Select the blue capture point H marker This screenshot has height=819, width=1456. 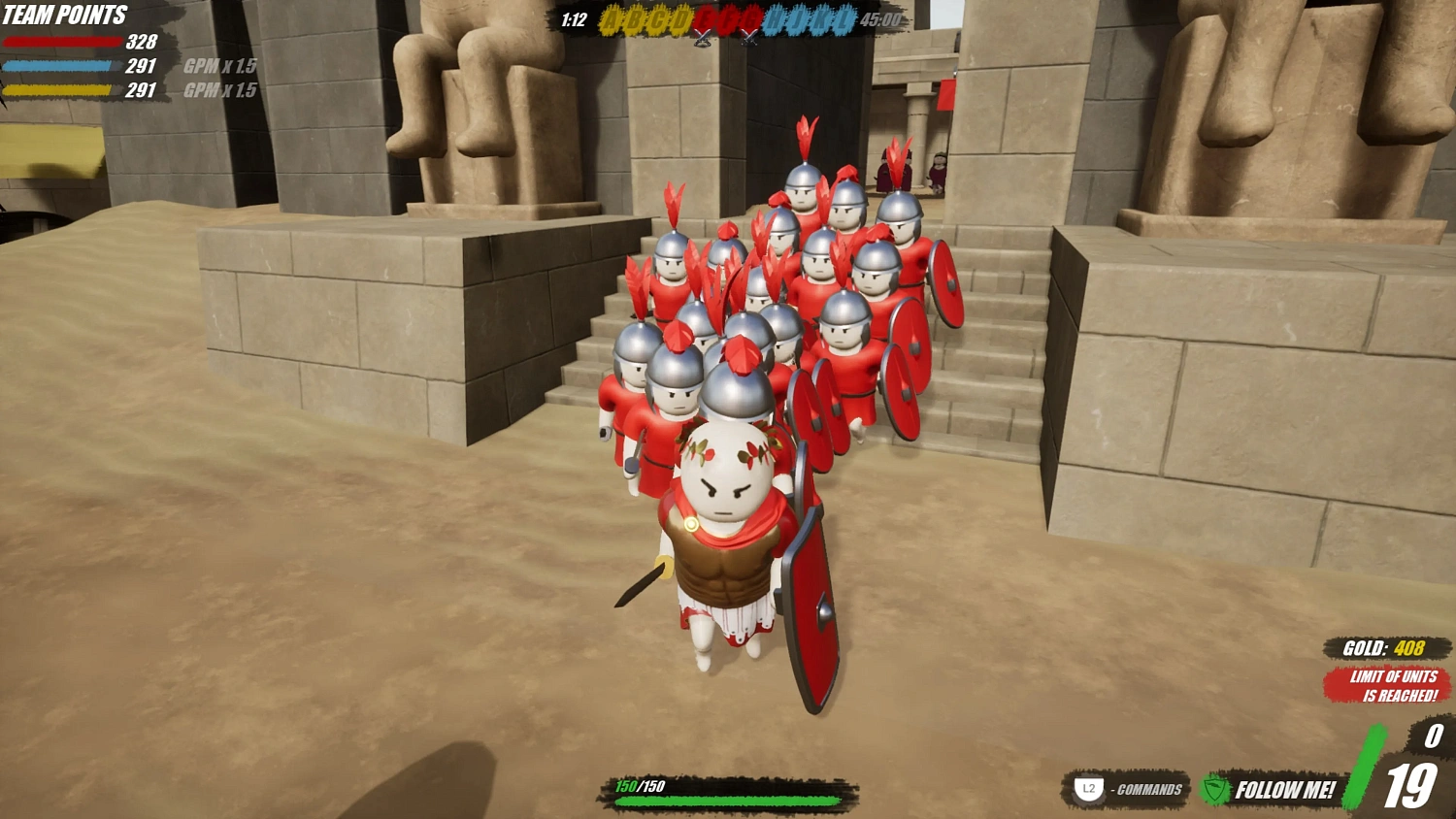pos(776,17)
